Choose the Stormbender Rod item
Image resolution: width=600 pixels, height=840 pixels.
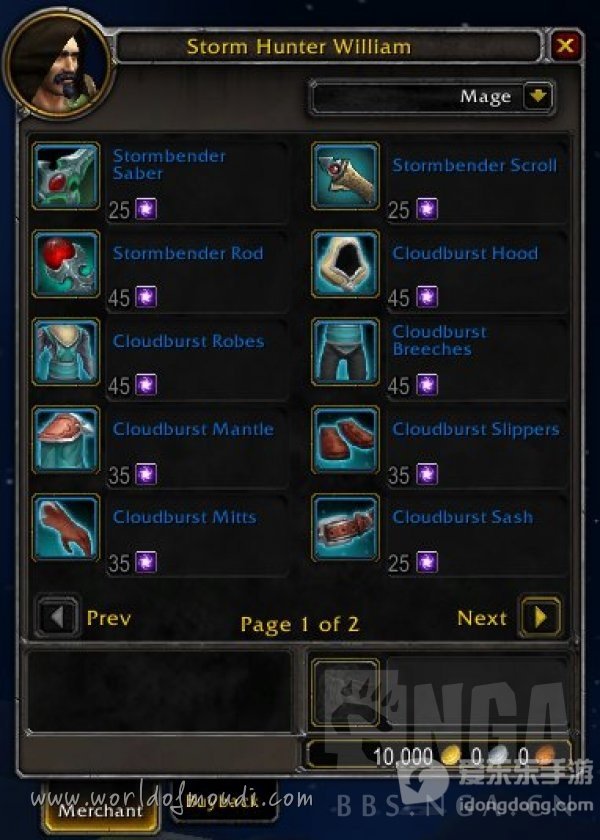[66, 264]
